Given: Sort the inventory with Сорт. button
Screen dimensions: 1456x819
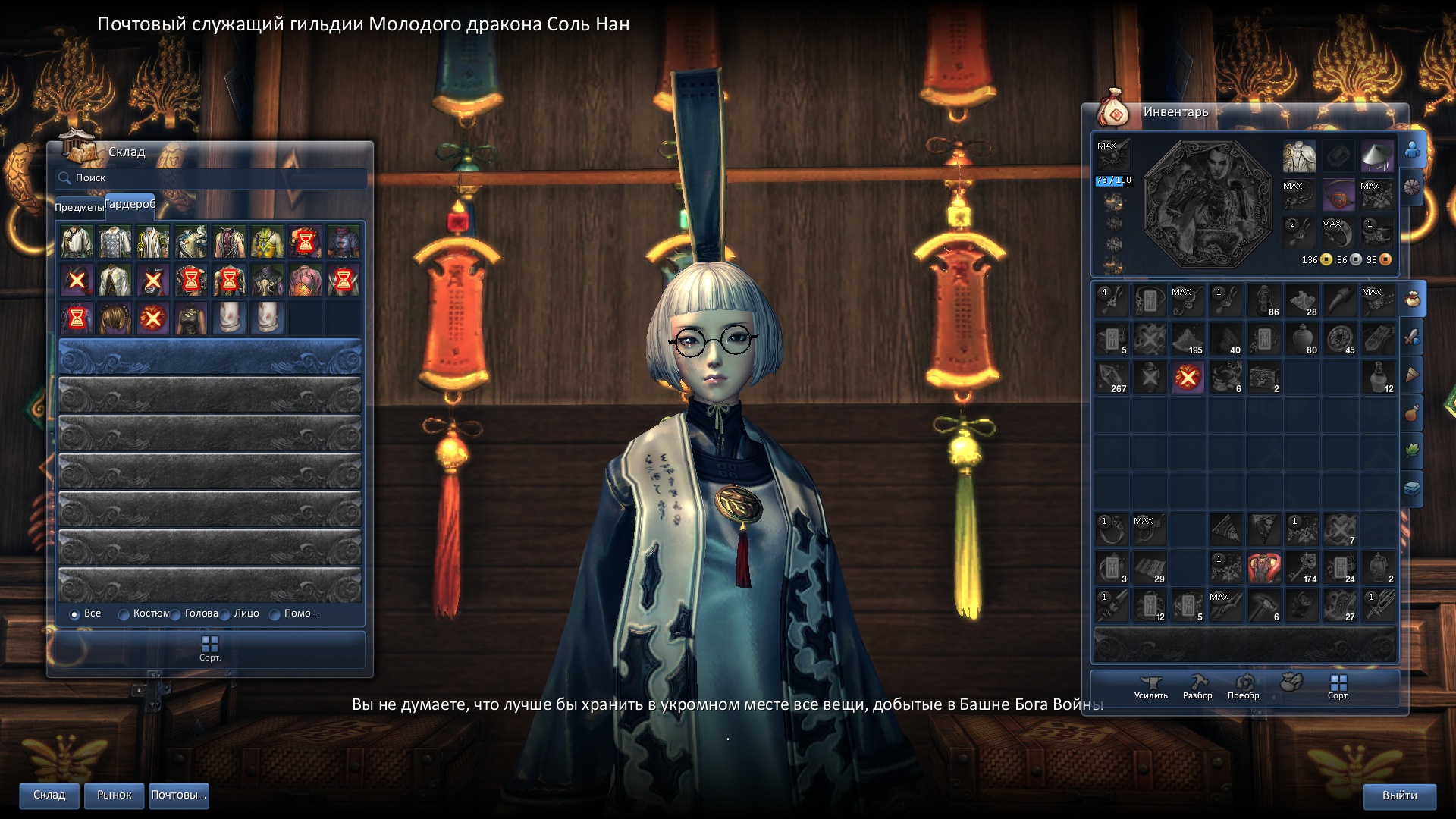Looking at the screenshot, I should point(1338,686).
